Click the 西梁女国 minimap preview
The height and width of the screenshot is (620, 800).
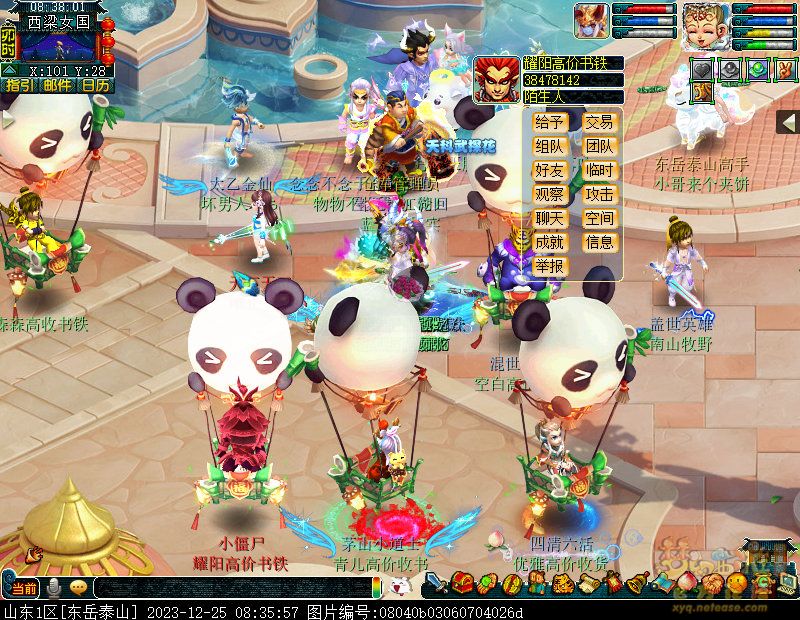point(58,45)
